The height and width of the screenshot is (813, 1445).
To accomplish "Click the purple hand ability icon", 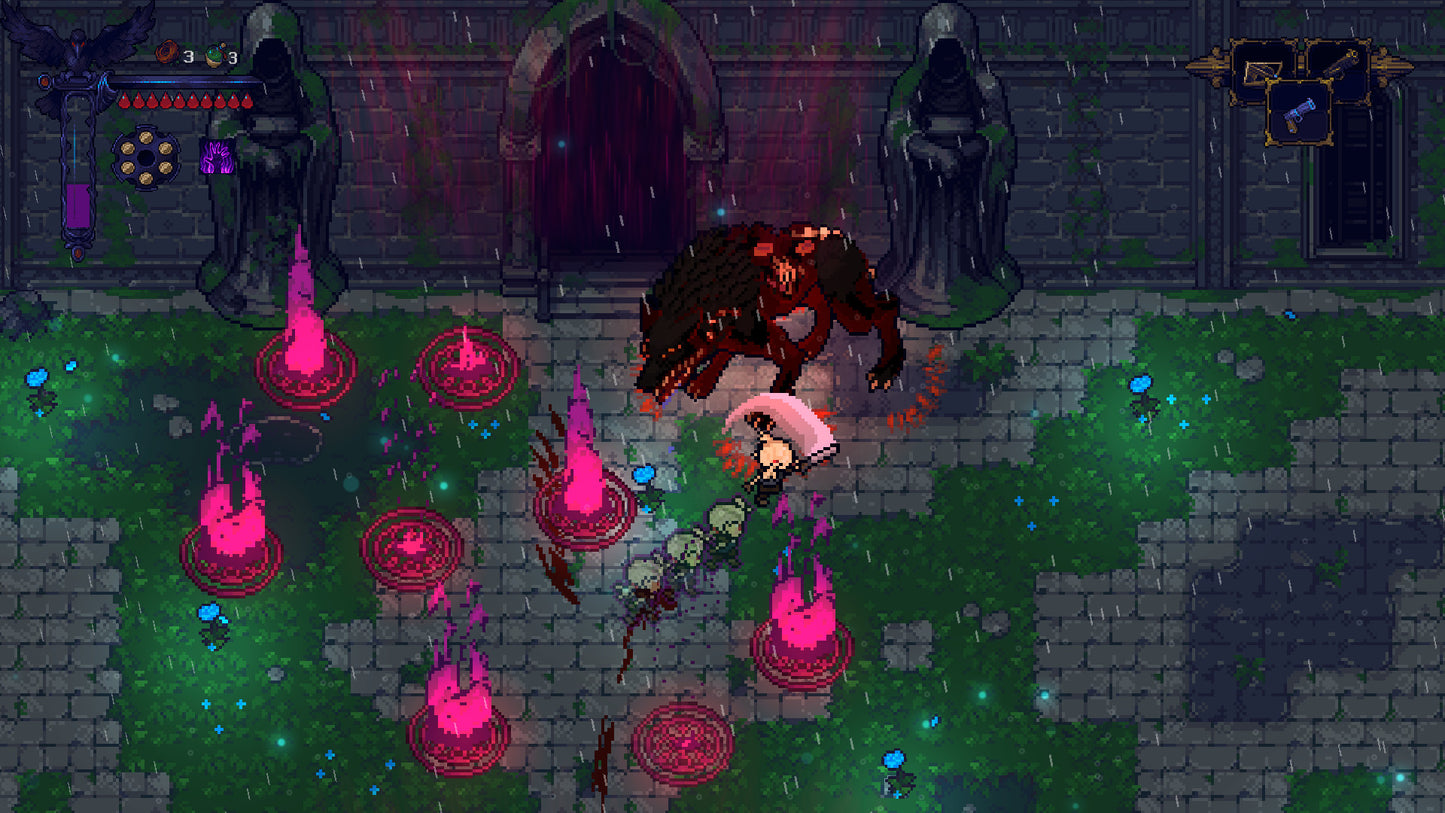I will pos(218,158).
